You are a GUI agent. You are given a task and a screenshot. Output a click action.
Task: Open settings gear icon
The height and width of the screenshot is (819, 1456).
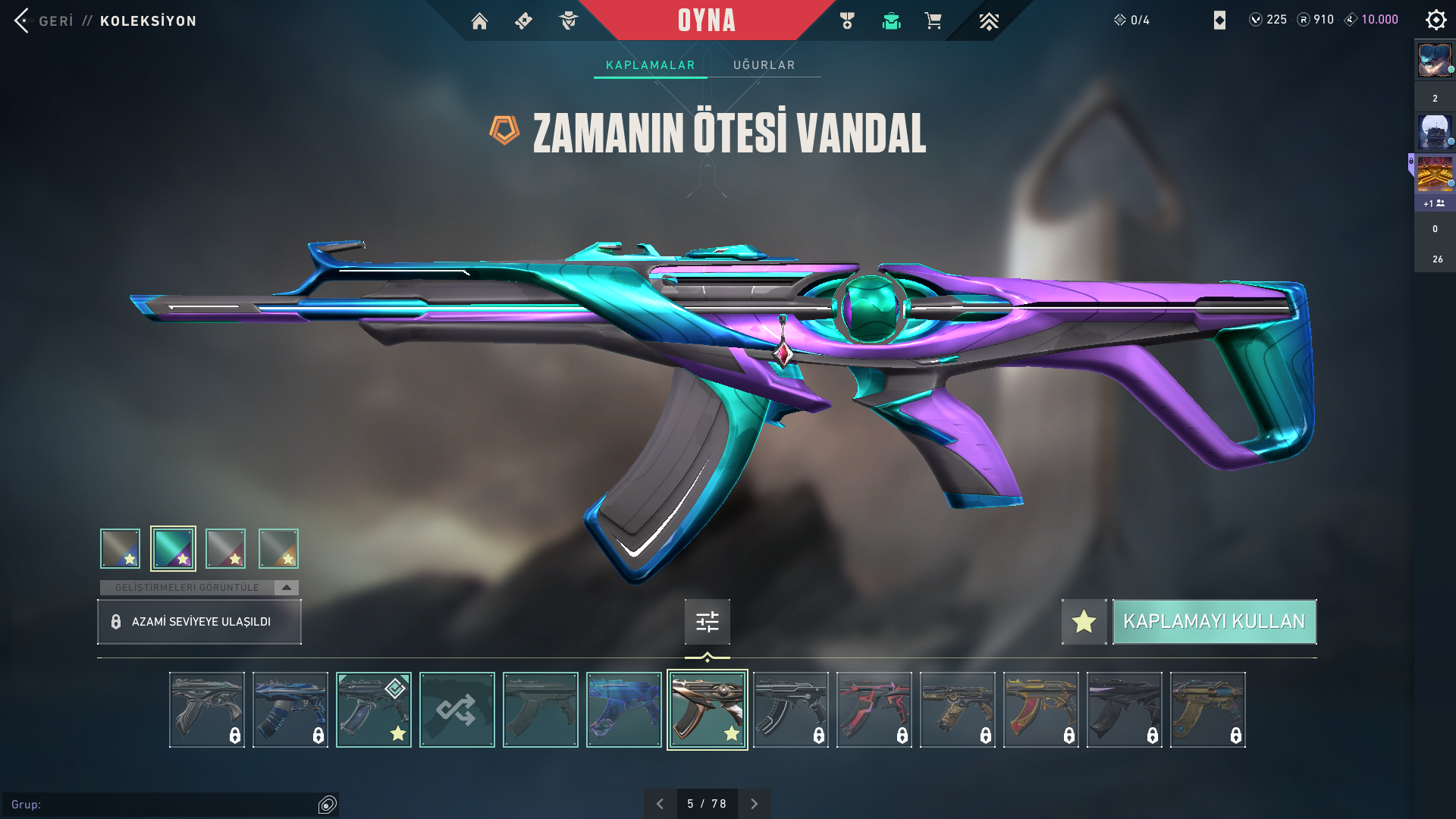point(1436,20)
